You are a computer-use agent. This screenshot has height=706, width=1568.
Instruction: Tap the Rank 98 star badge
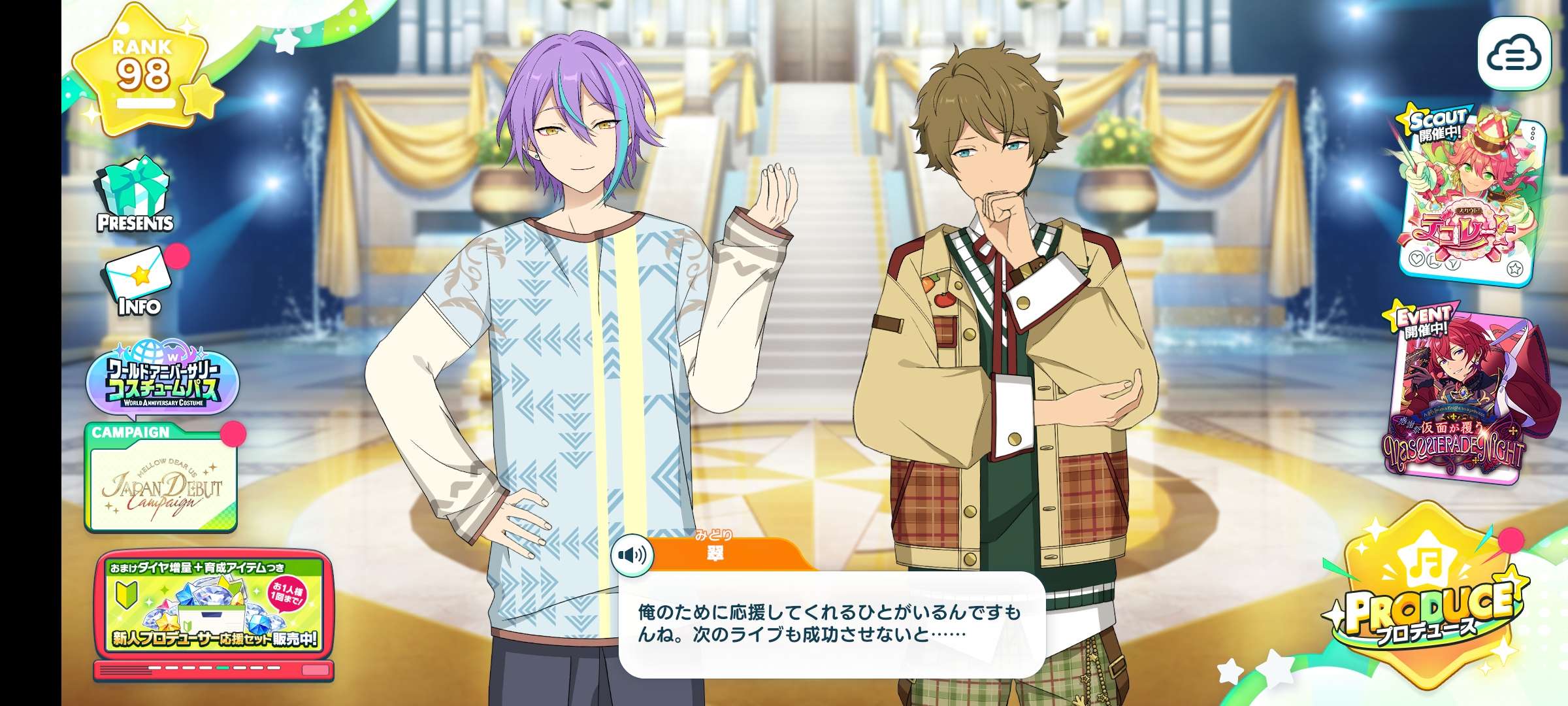click(142, 72)
